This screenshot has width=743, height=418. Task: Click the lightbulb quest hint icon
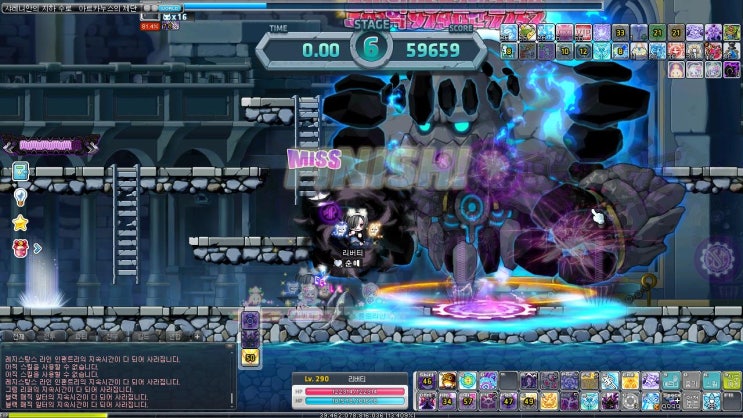pyautogui.click(x=20, y=197)
